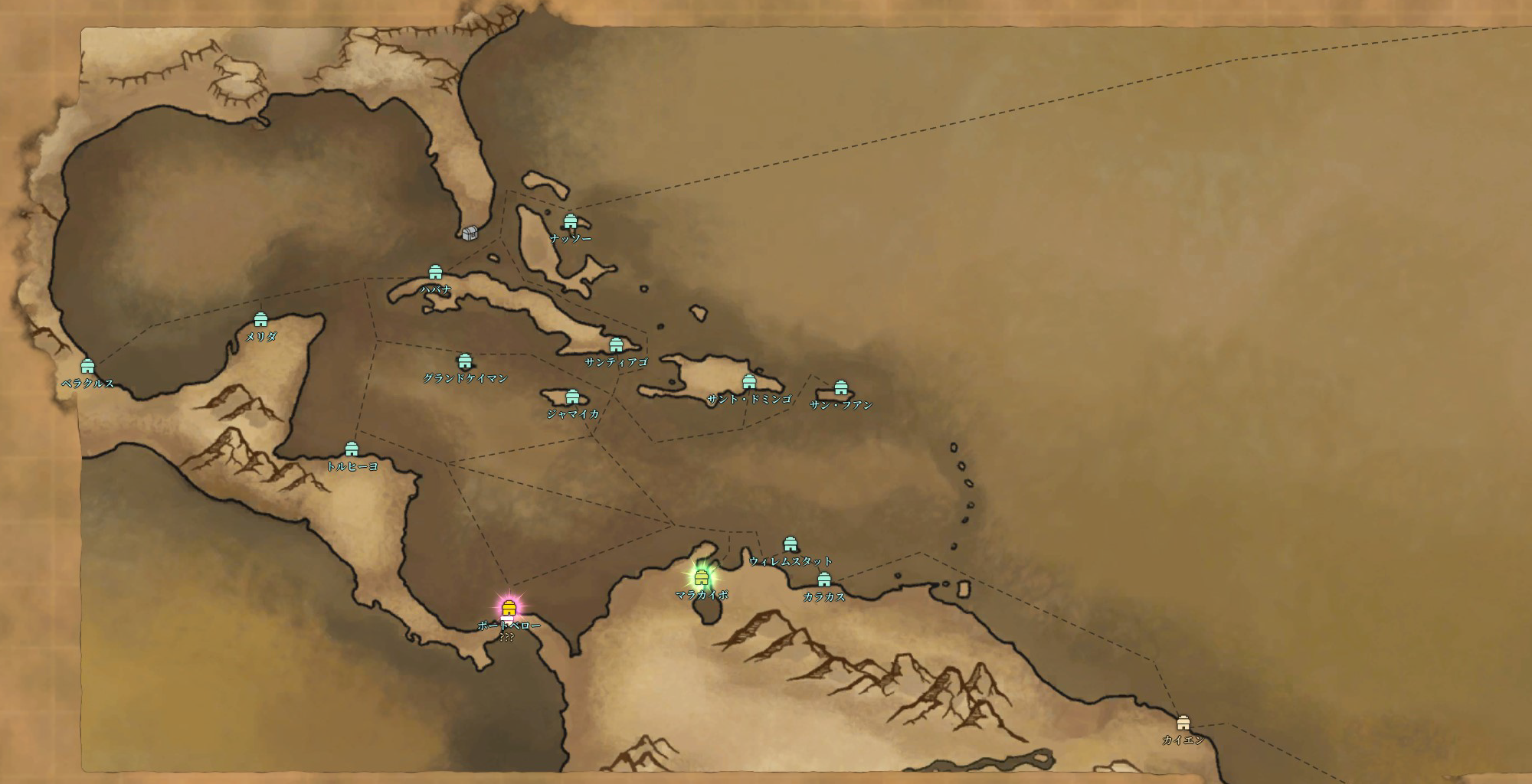This screenshot has height=784, width=1532.
Task: Select the サン・フアン port marker
Action: [840, 387]
